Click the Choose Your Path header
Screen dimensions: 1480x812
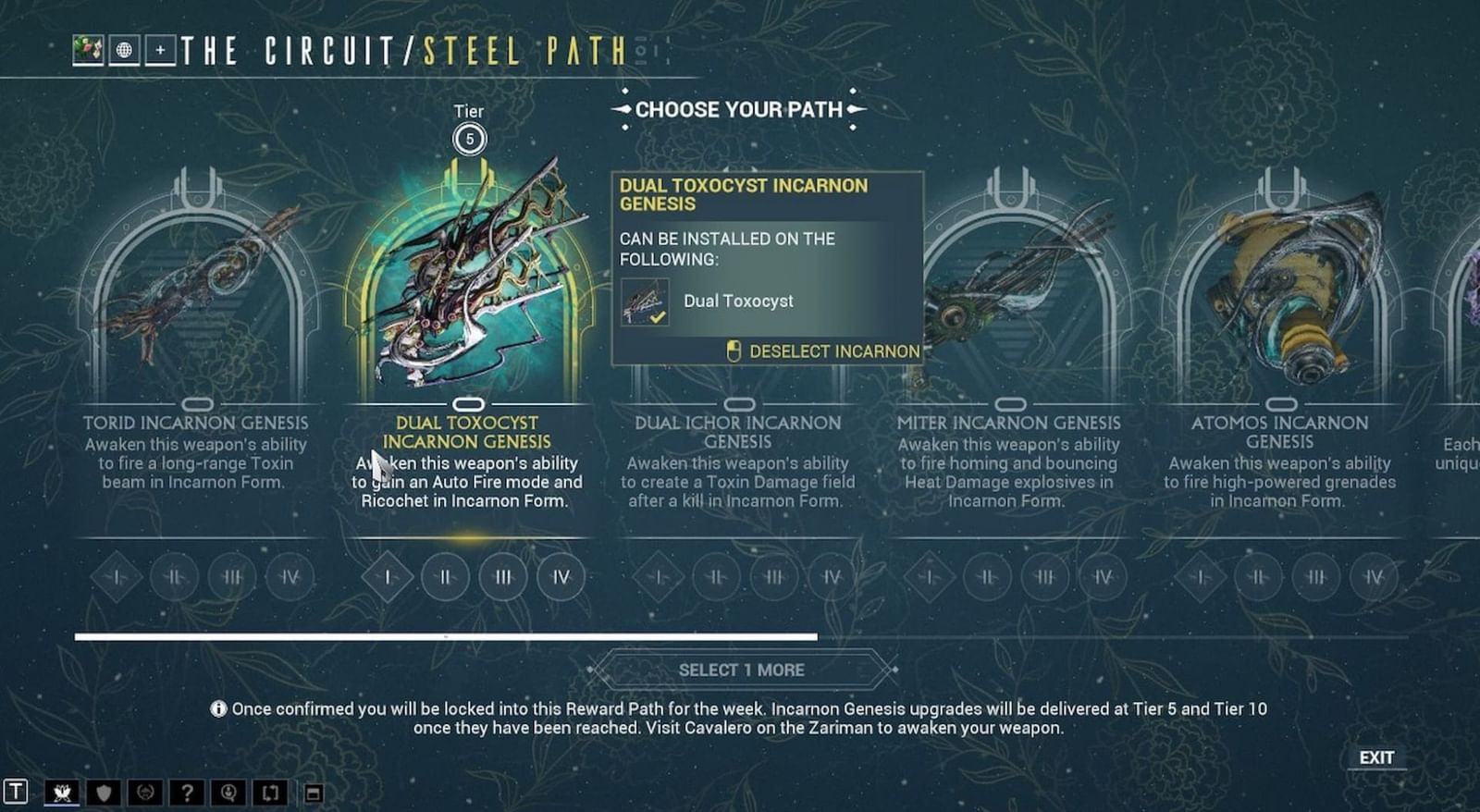(738, 109)
